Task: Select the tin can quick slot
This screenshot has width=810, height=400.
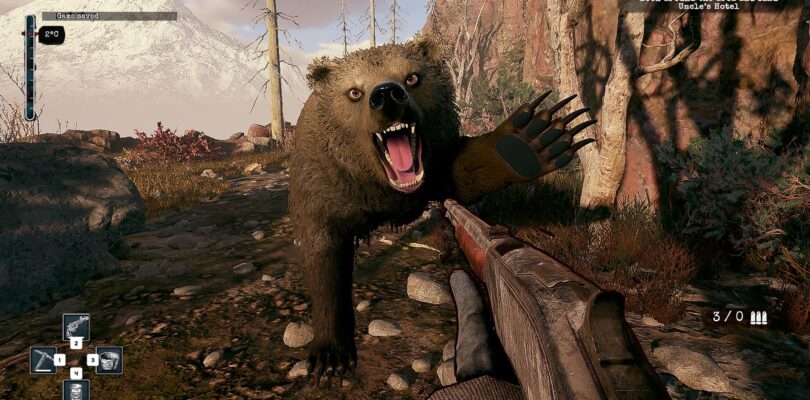Action: (76, 390)
